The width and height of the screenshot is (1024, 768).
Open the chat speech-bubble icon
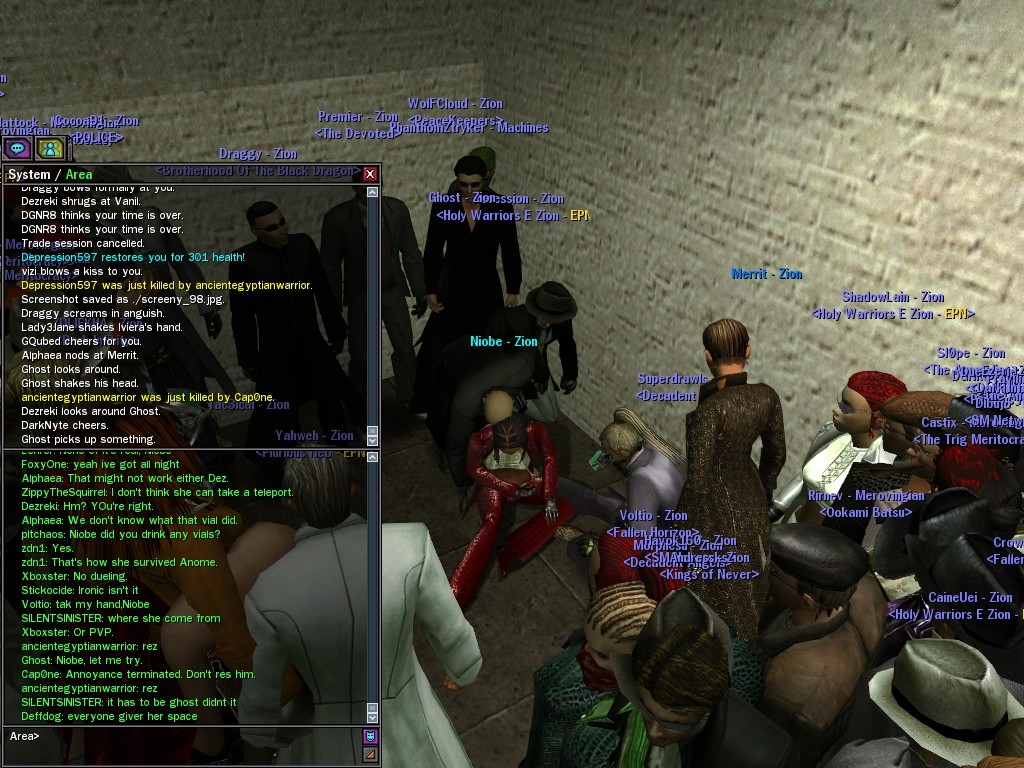click(x=17, y=148)
